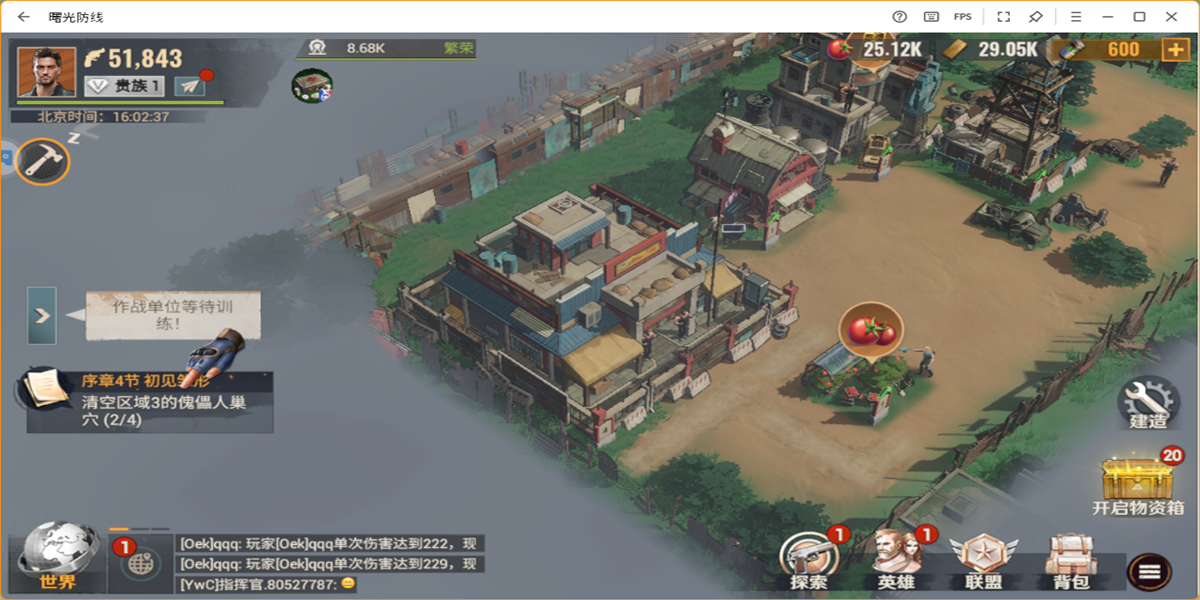Open the paper plane mail icon
The width and height of the screenshot is (1200, 600).
click(190, 86)
